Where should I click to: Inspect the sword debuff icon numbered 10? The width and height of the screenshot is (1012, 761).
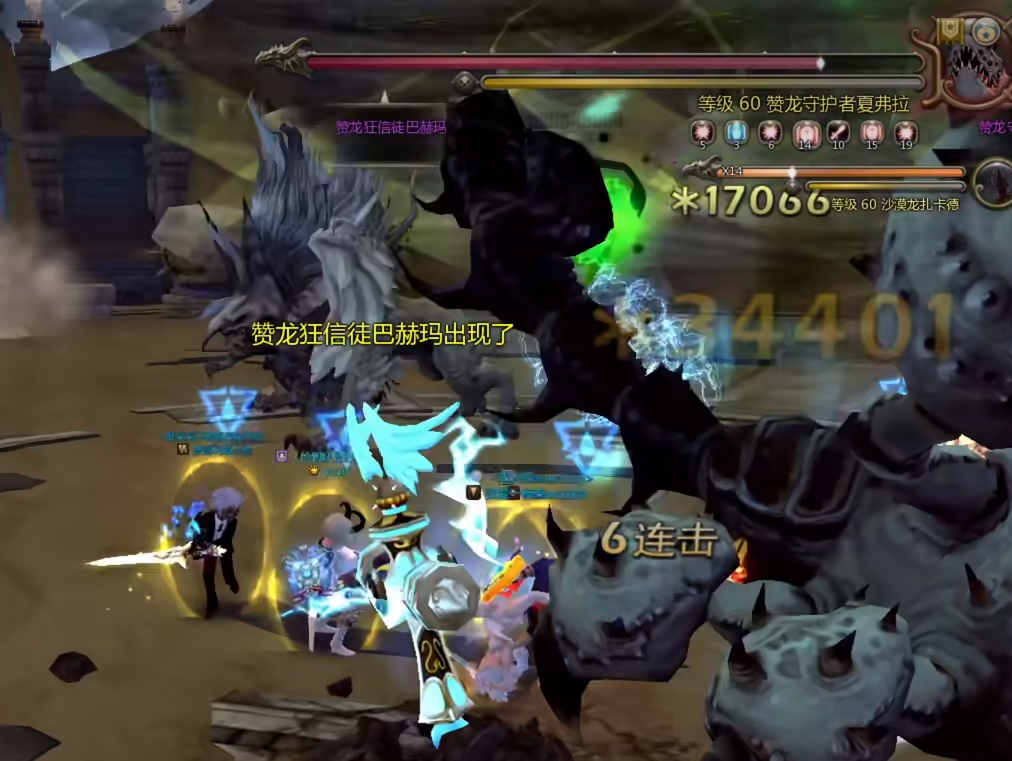pos(838,131)
